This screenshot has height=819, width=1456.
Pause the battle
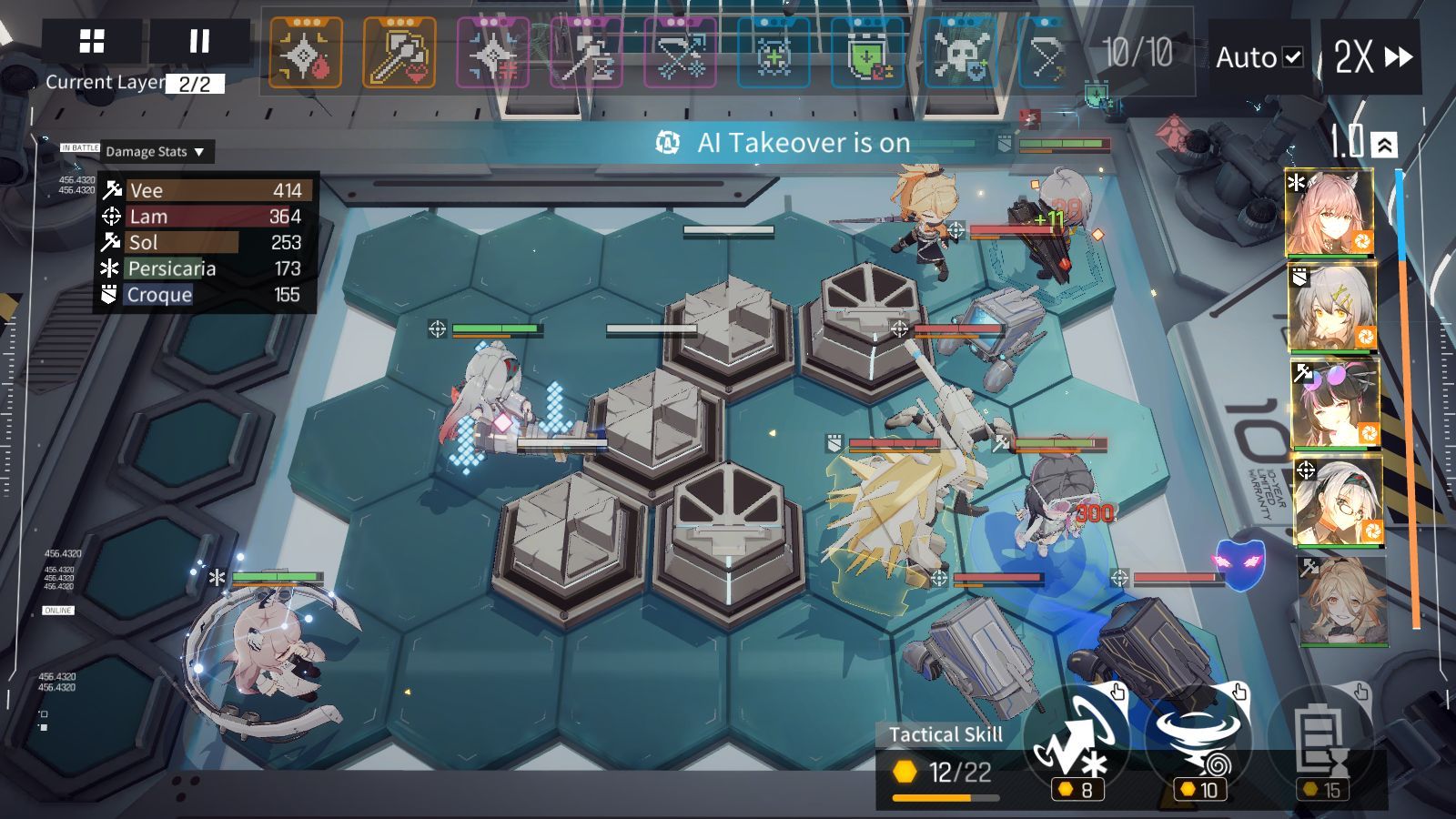point(199,42)
